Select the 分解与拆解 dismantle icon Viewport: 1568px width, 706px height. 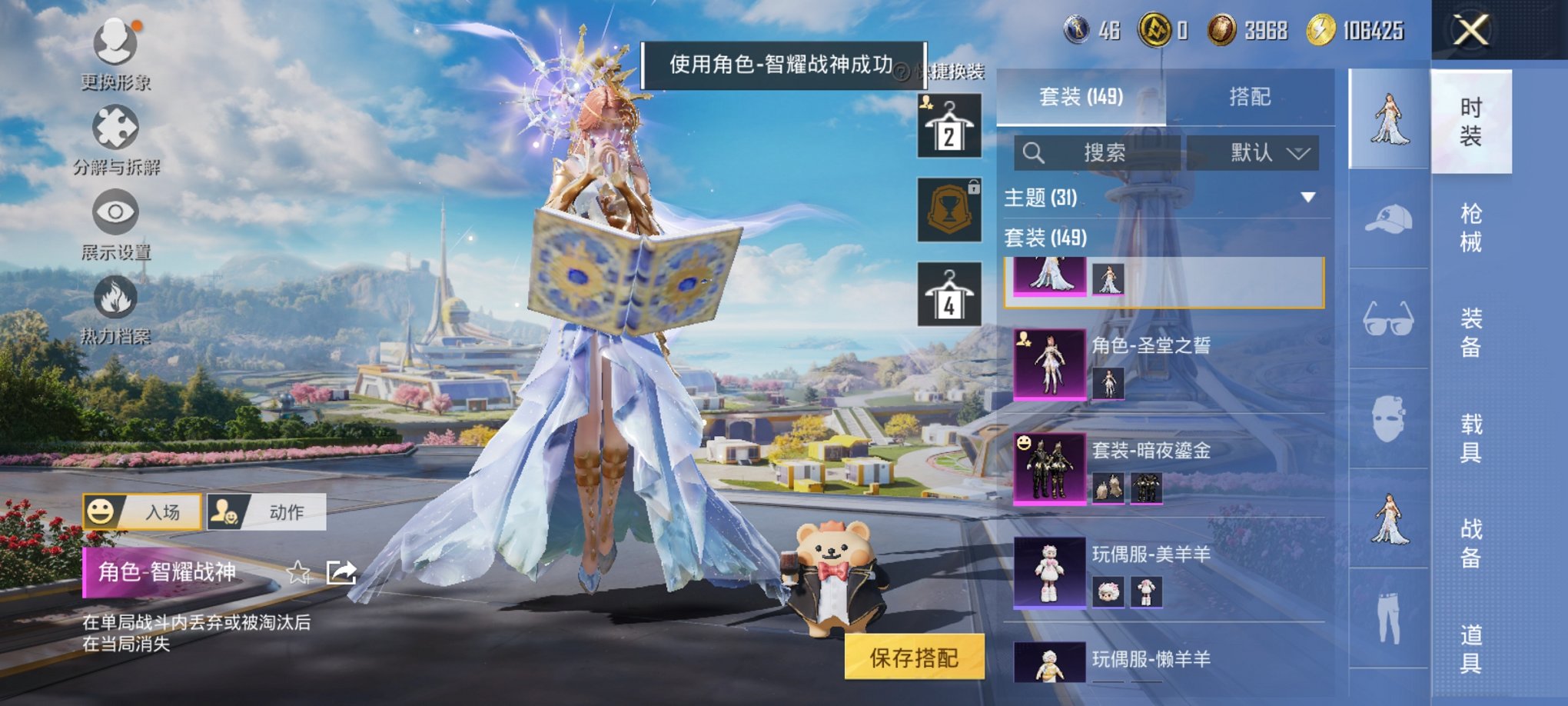click(x=114, y=127)
